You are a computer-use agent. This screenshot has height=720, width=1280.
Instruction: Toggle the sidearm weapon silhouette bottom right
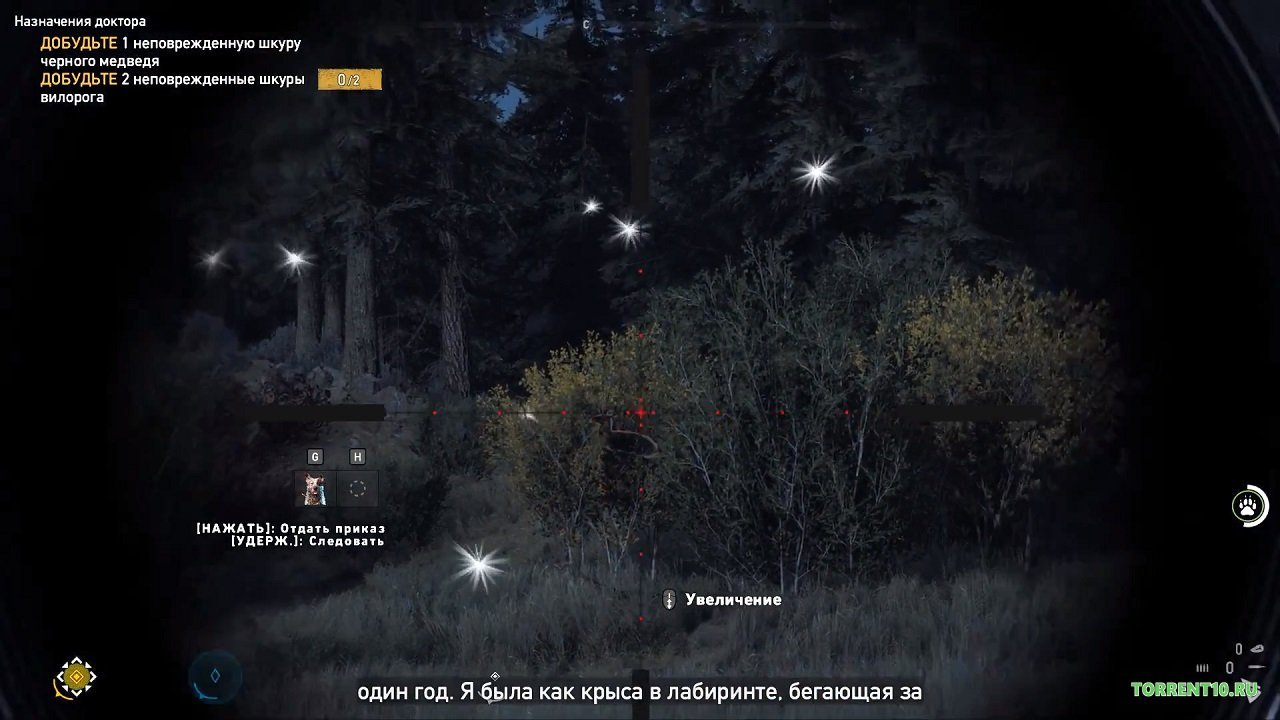(1254, 665)
